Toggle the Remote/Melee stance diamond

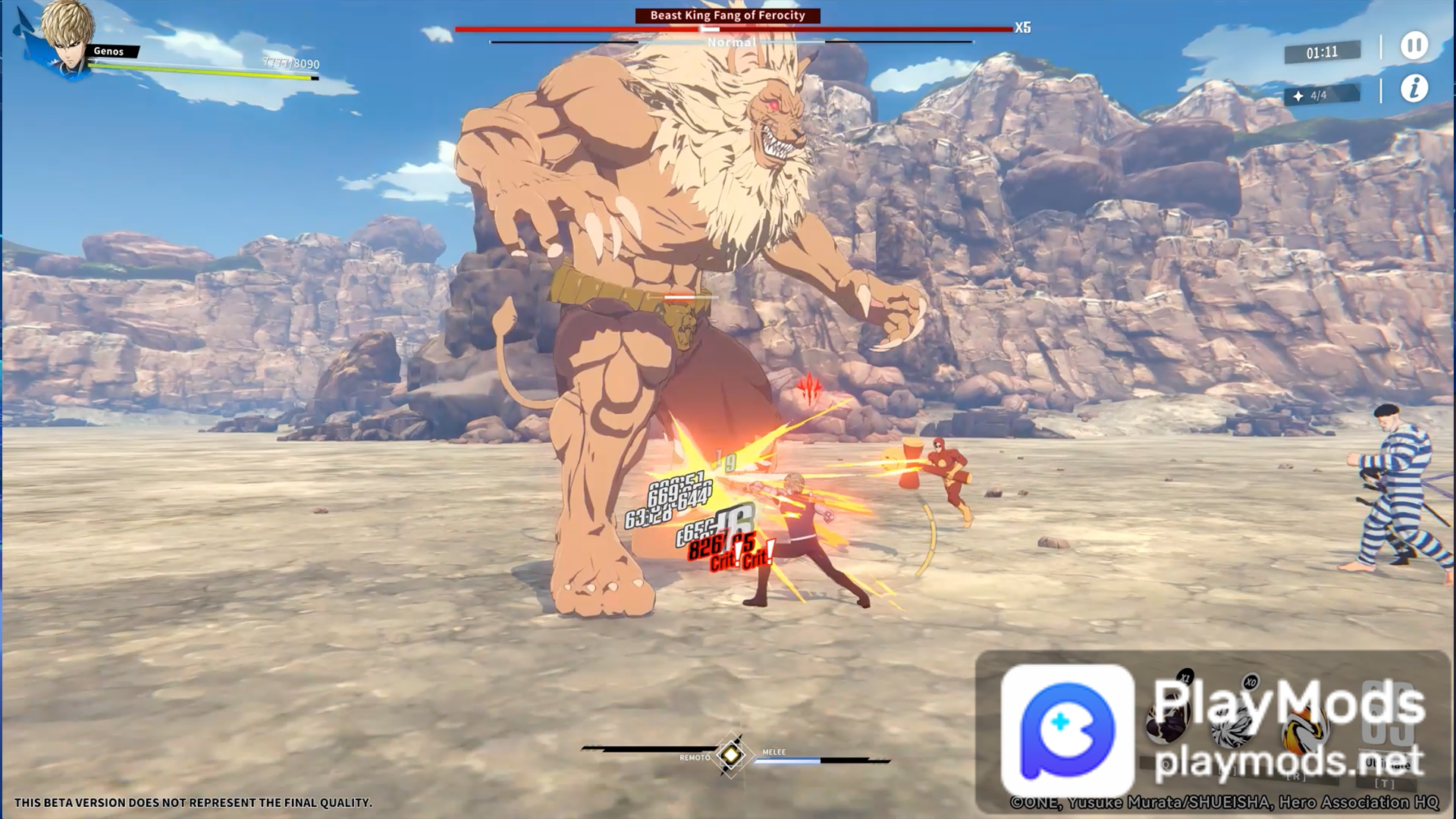pos(731,754)
